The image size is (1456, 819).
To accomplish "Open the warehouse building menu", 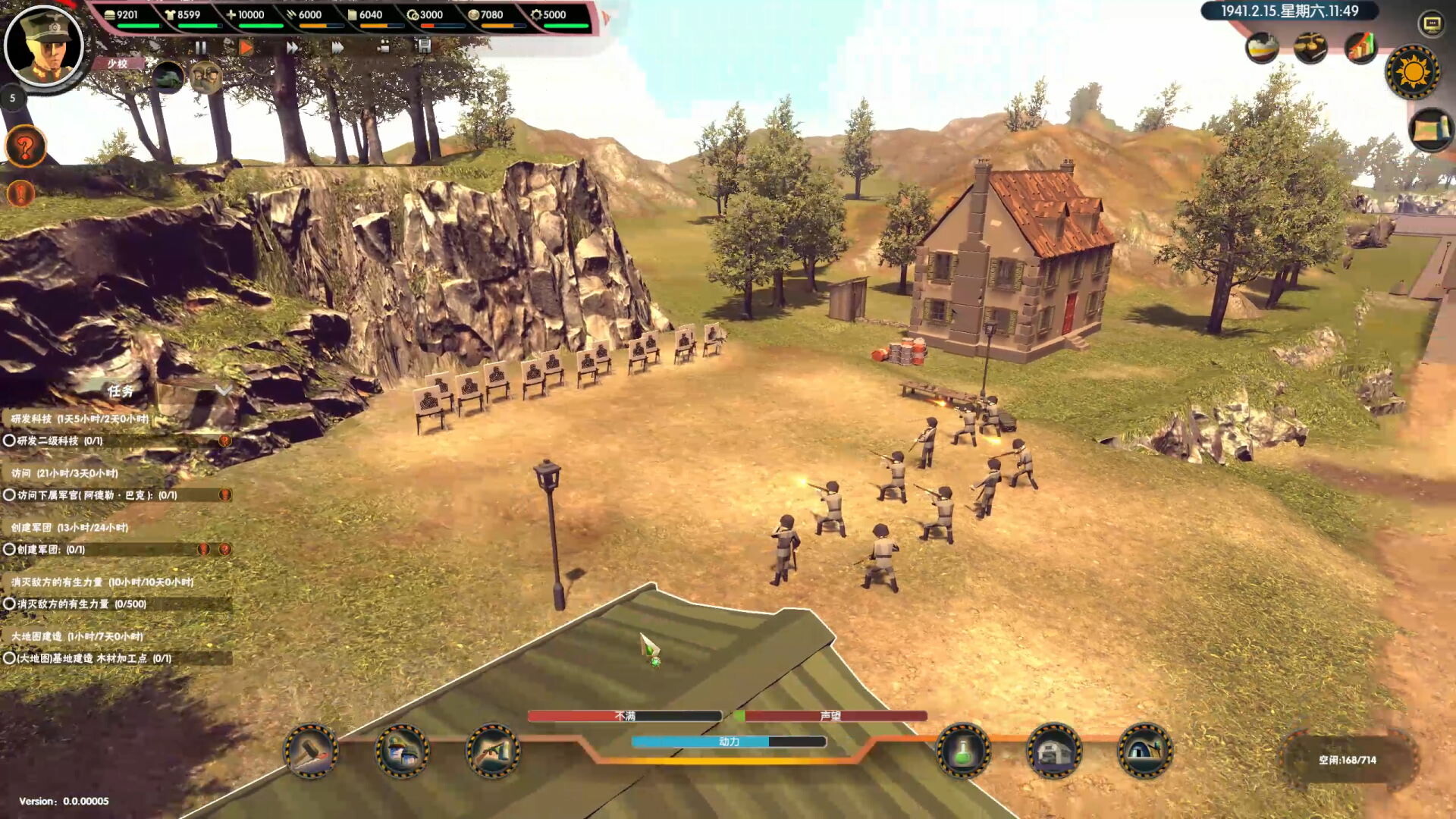I will pyautogui.click(x=1053, y=752).
